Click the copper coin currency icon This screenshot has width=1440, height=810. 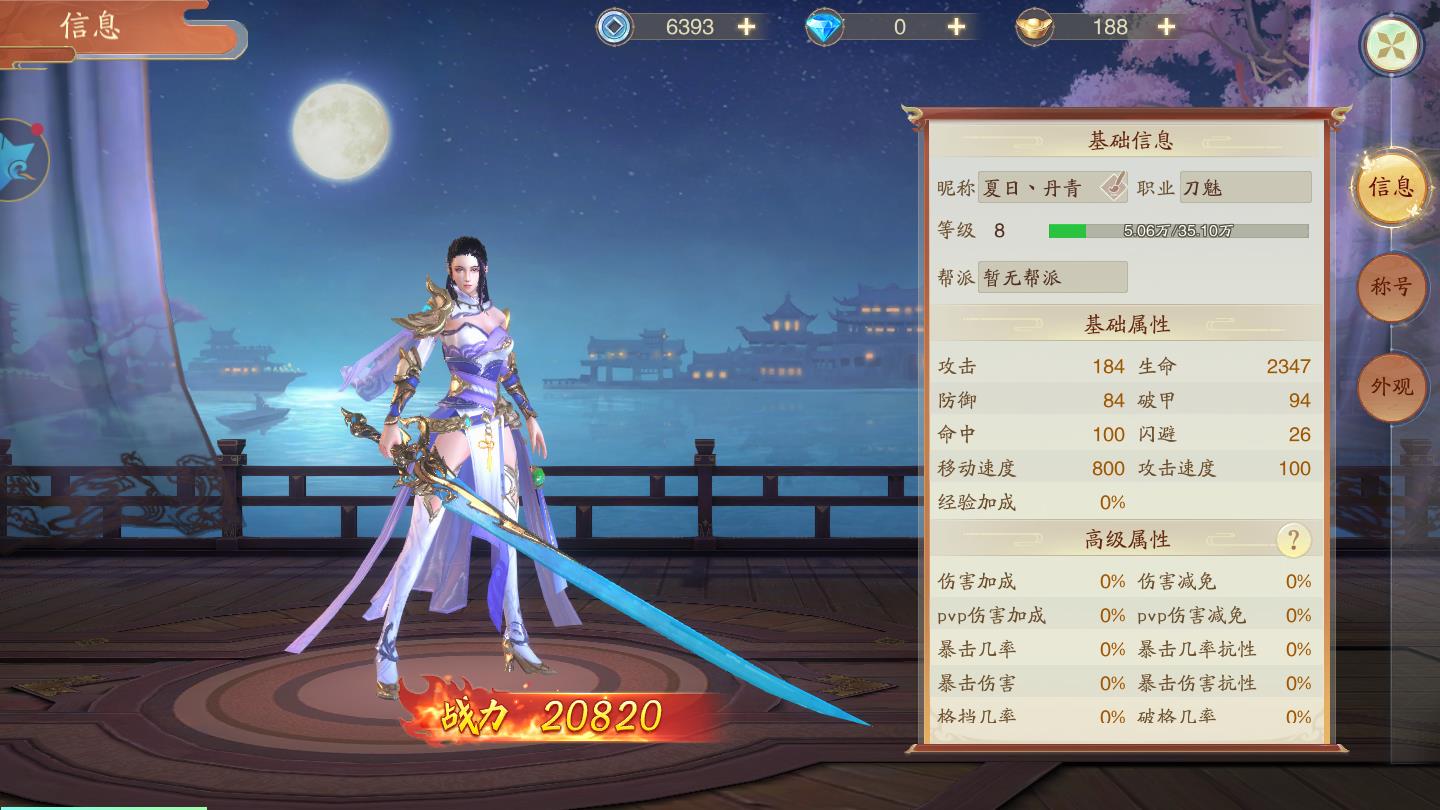(x=613, y=27)
